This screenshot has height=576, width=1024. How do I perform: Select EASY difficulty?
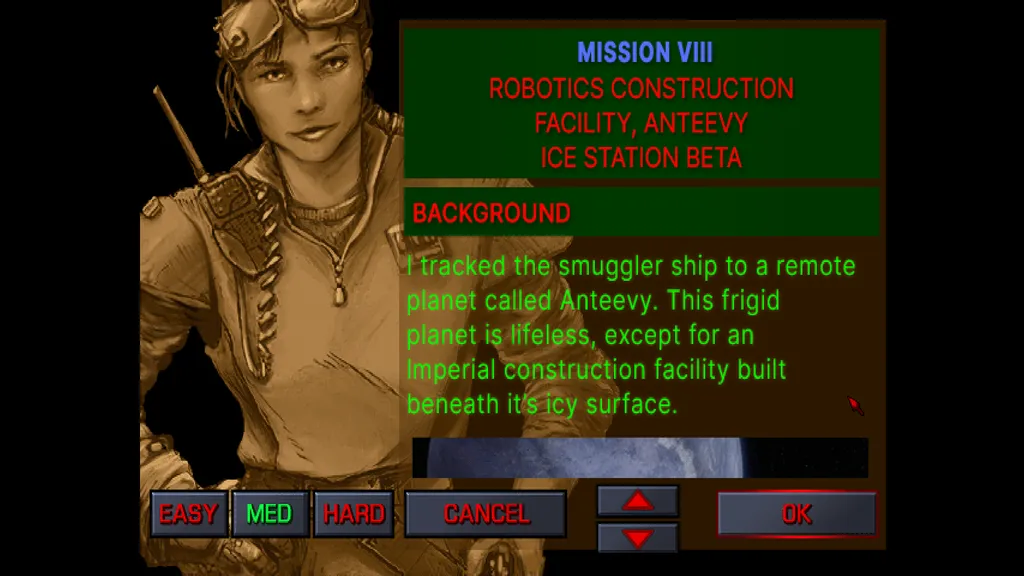[x=188, y=514]
